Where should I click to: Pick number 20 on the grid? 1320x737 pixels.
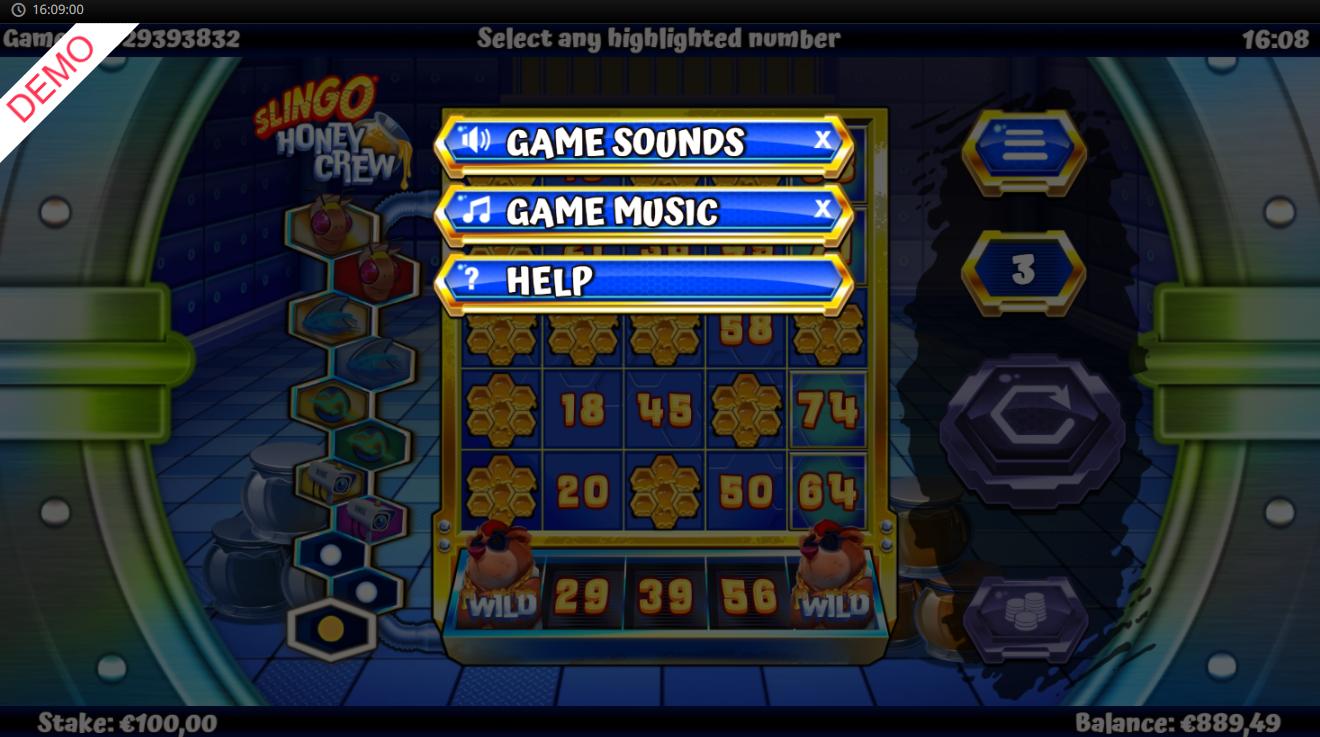click(582, 491)
